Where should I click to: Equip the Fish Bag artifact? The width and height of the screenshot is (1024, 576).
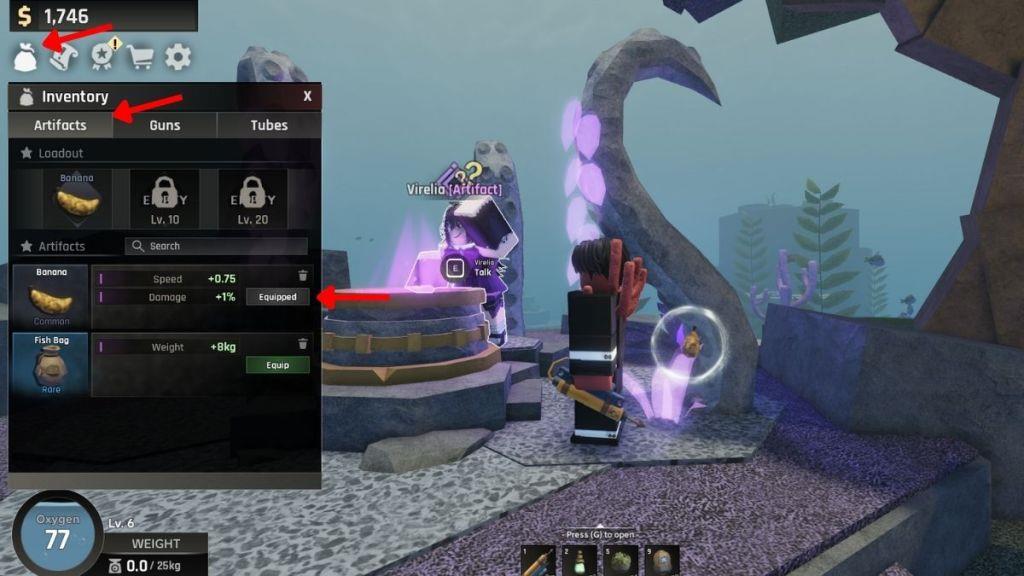[278, 365]
